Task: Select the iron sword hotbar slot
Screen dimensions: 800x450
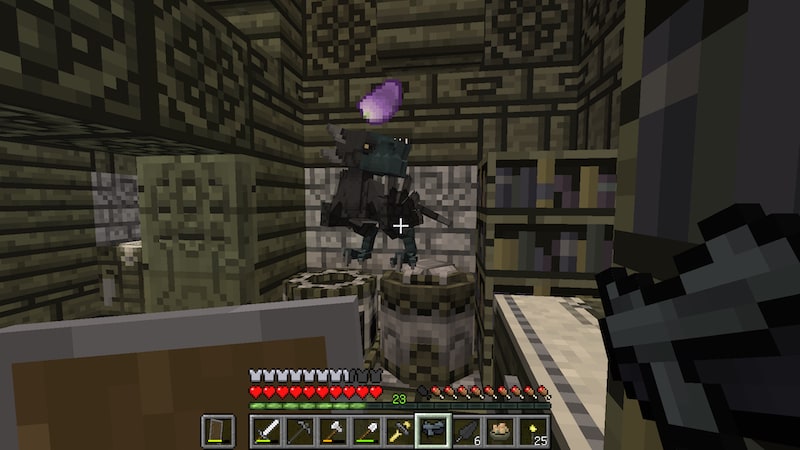Action: coord(267,432)
